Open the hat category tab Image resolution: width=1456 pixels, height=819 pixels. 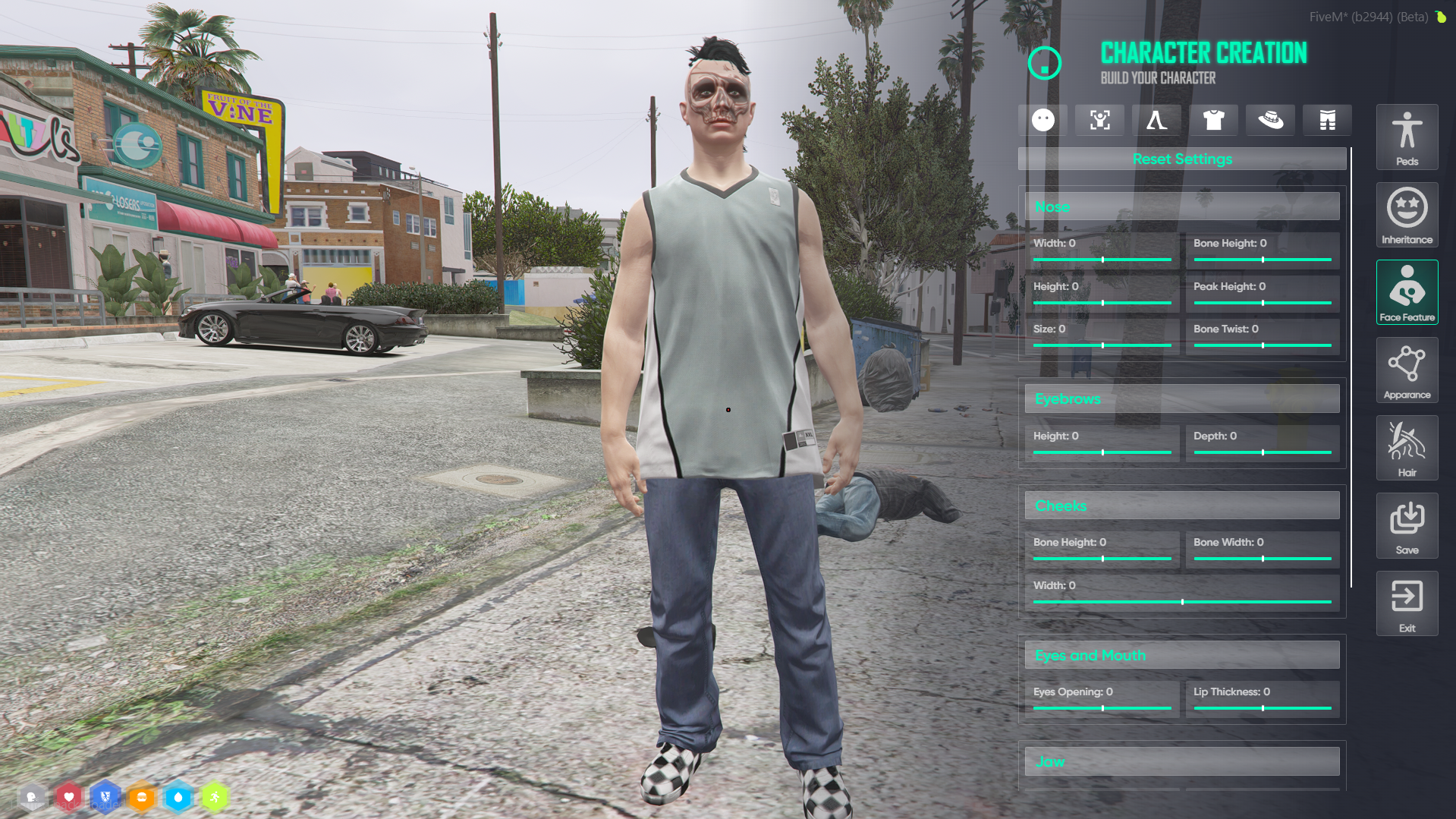[1270, 120]
